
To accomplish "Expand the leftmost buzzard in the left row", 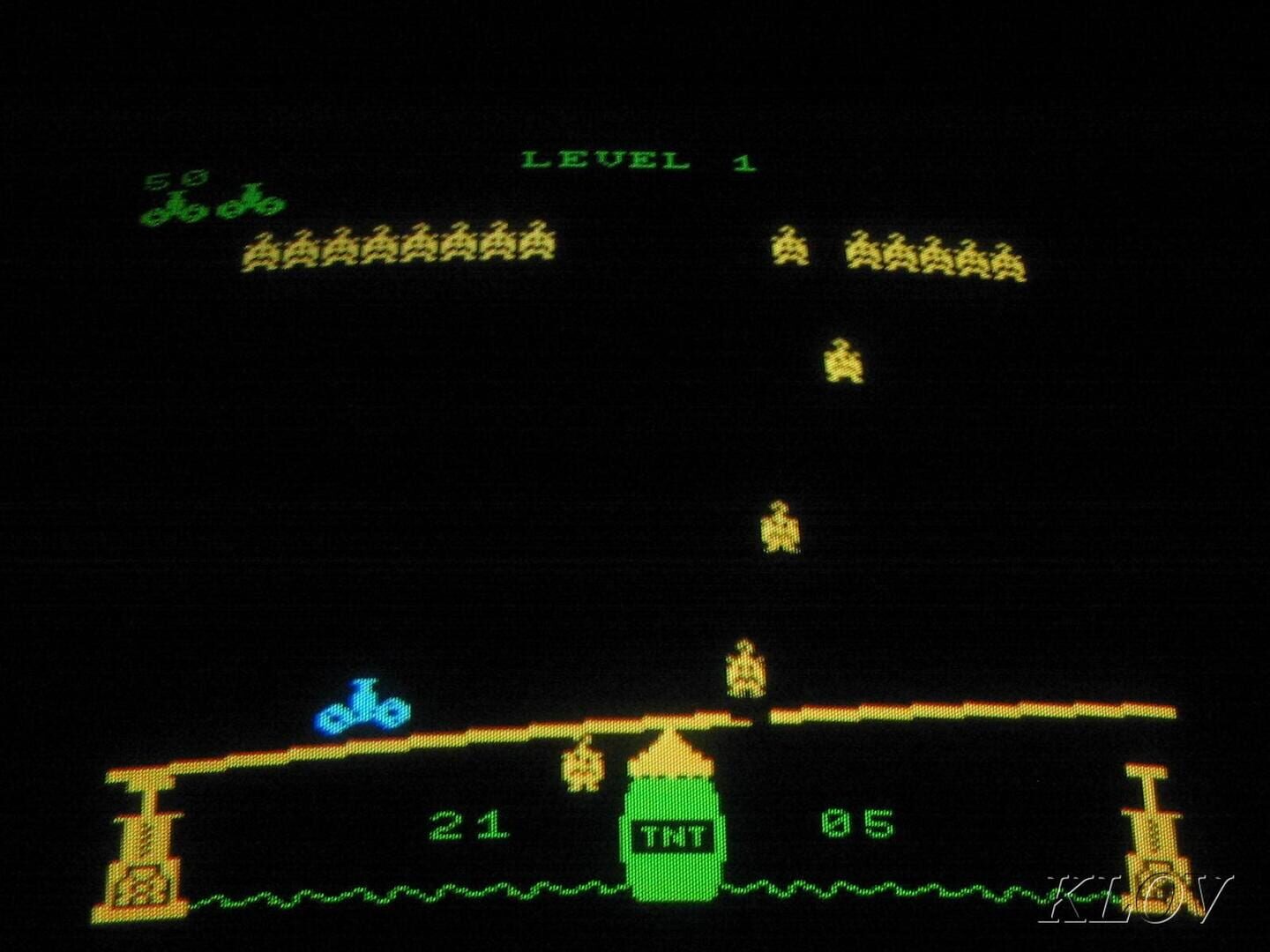I will 262,249.
